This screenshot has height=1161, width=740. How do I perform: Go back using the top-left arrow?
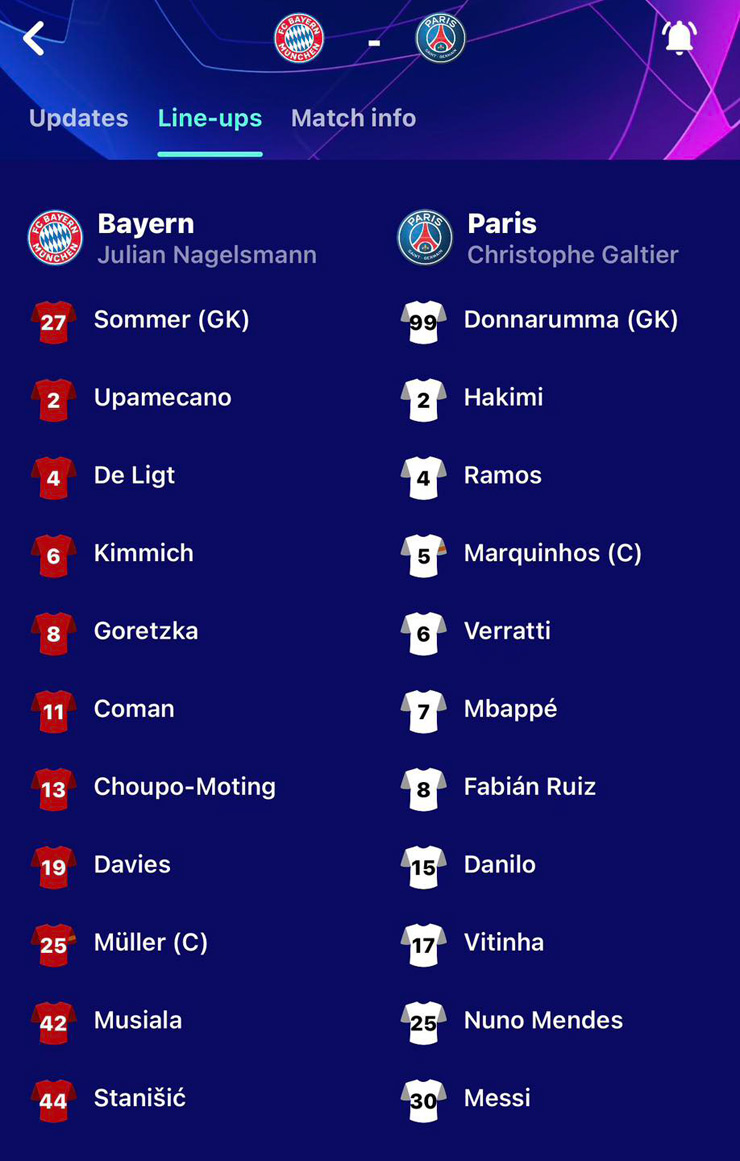click(x=34, y=39)
